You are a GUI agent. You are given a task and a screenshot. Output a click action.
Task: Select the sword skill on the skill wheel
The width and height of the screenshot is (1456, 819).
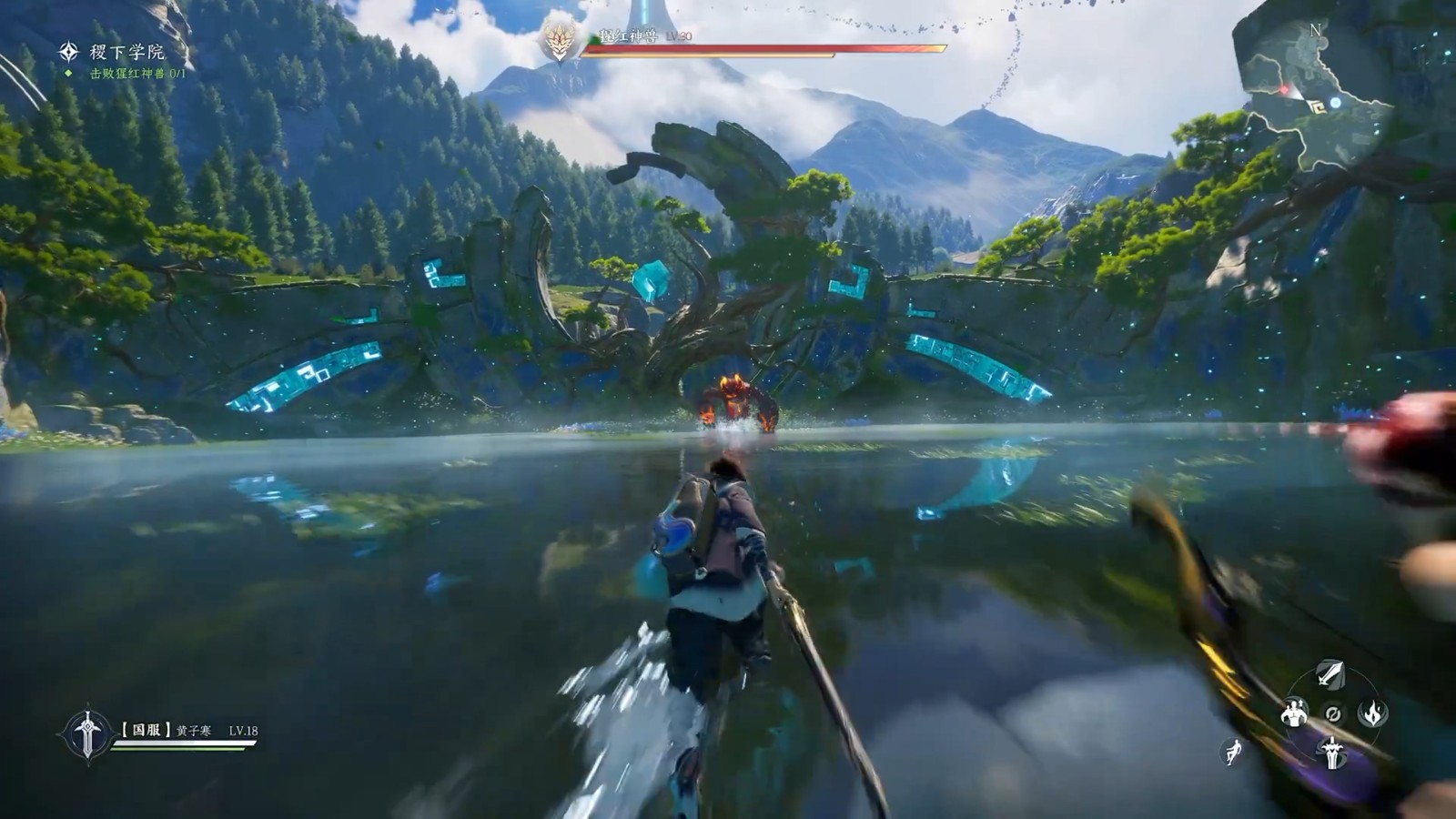(x=1330, y=674)
